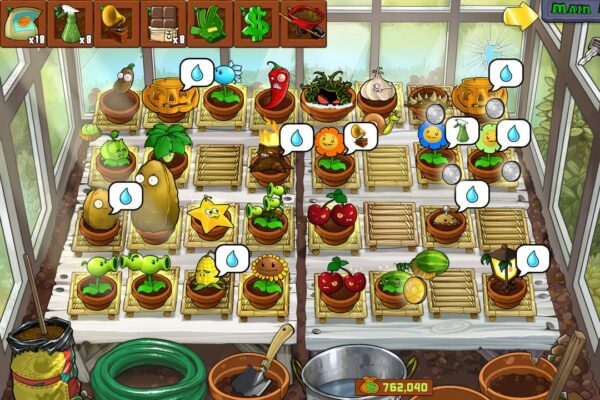Image resolution: width=600 pixels, height=400 pixels.
Task: Activate the dollar sign sell tool
Action: (255, 22)
